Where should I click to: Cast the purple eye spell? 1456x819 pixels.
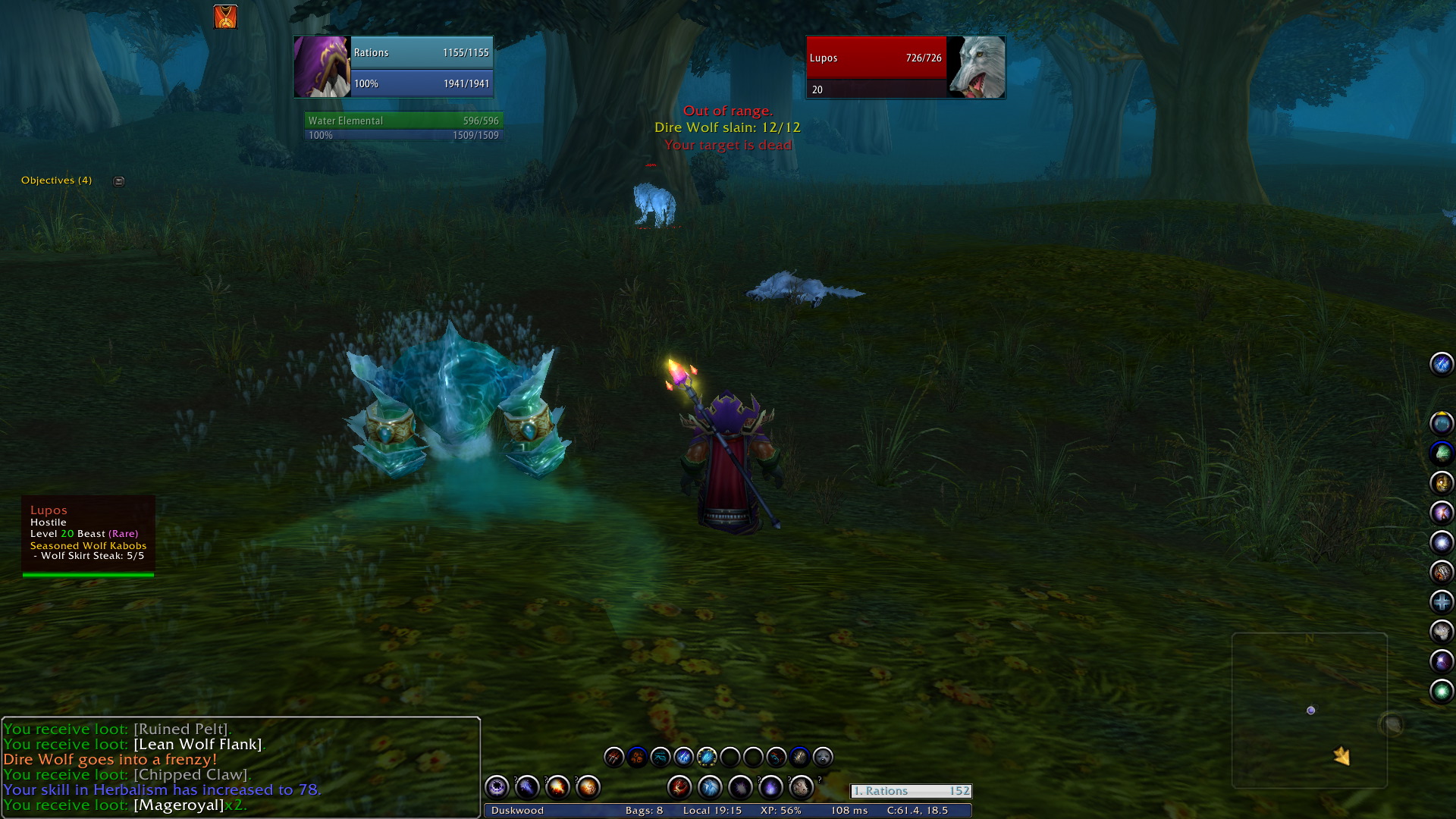(497, 787)
